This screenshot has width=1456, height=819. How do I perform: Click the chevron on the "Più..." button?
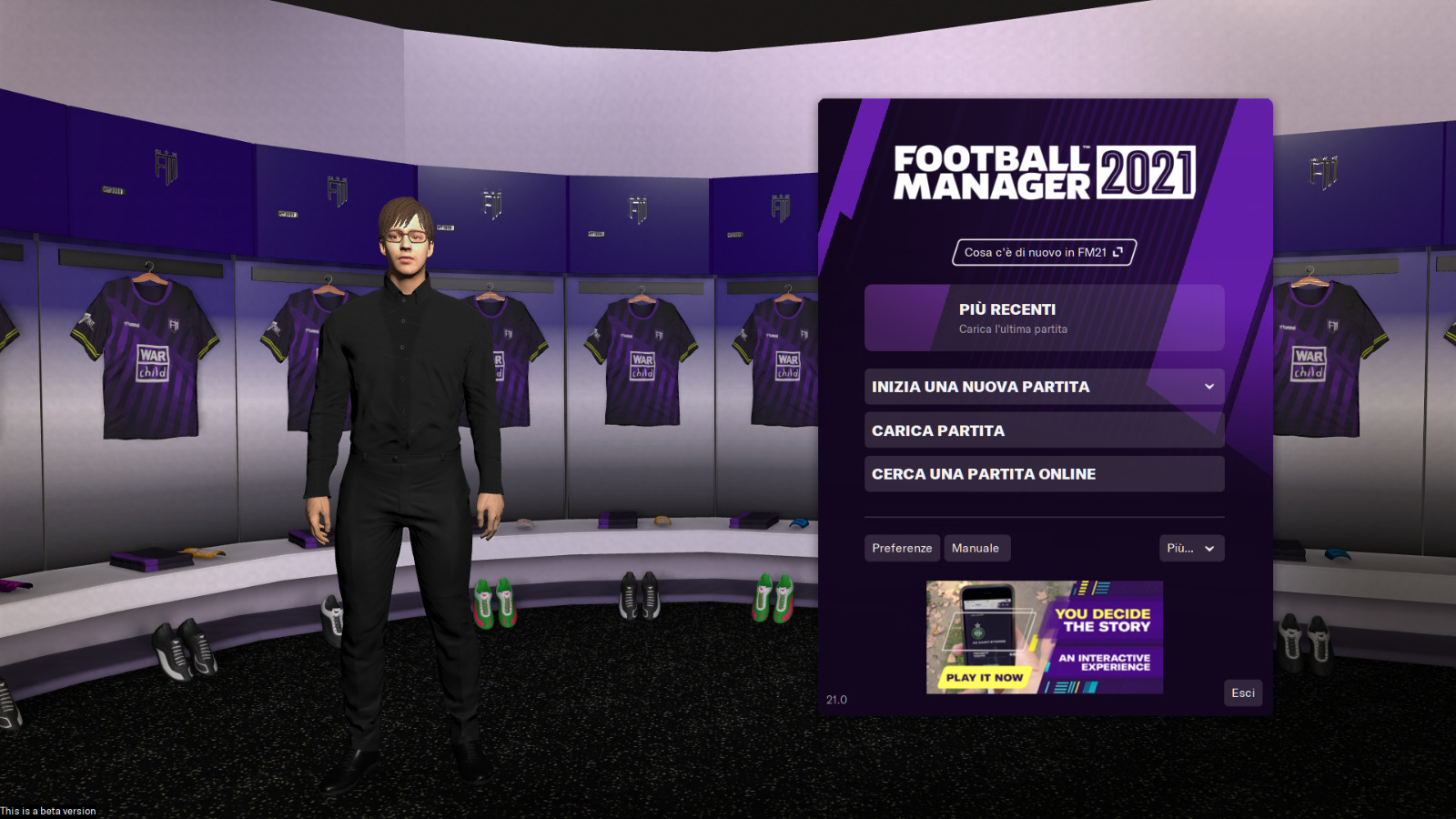point(1208,548)
